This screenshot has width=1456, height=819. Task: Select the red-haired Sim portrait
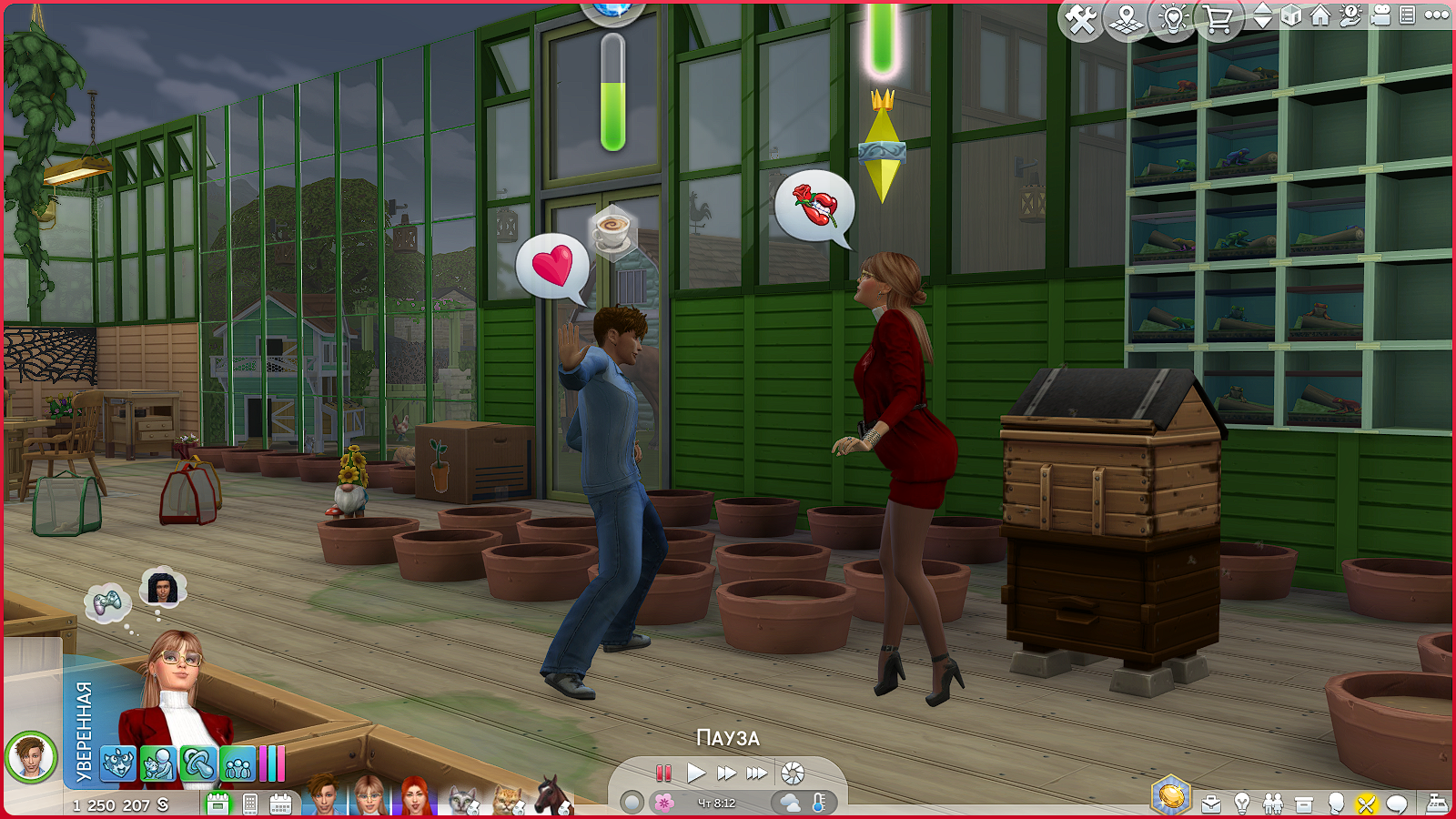[x=415, y=797]
